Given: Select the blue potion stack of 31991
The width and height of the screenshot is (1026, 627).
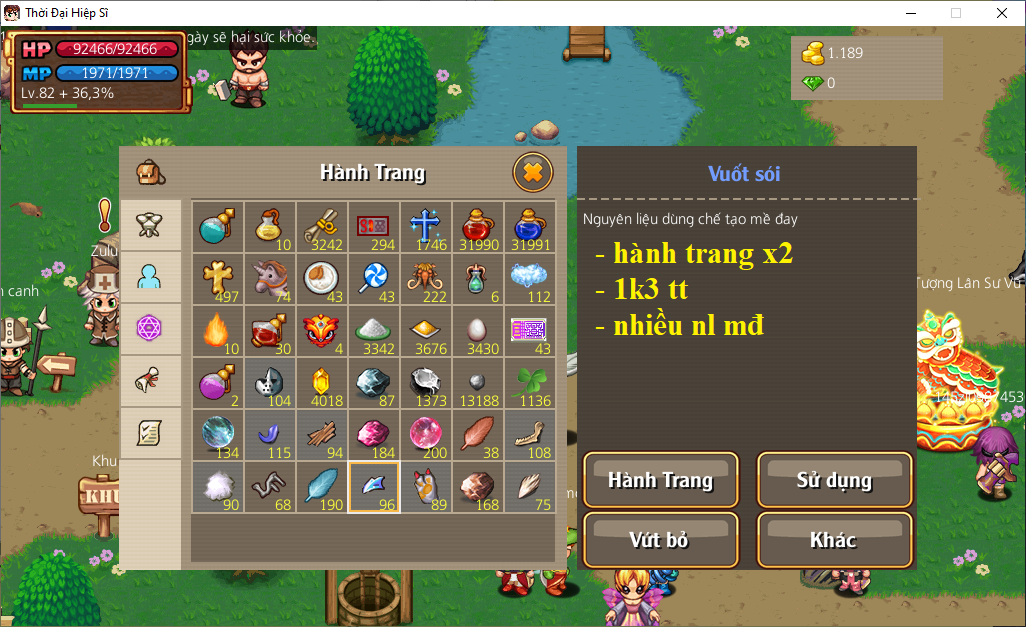Looking at the screenshot, I should 530,226.
